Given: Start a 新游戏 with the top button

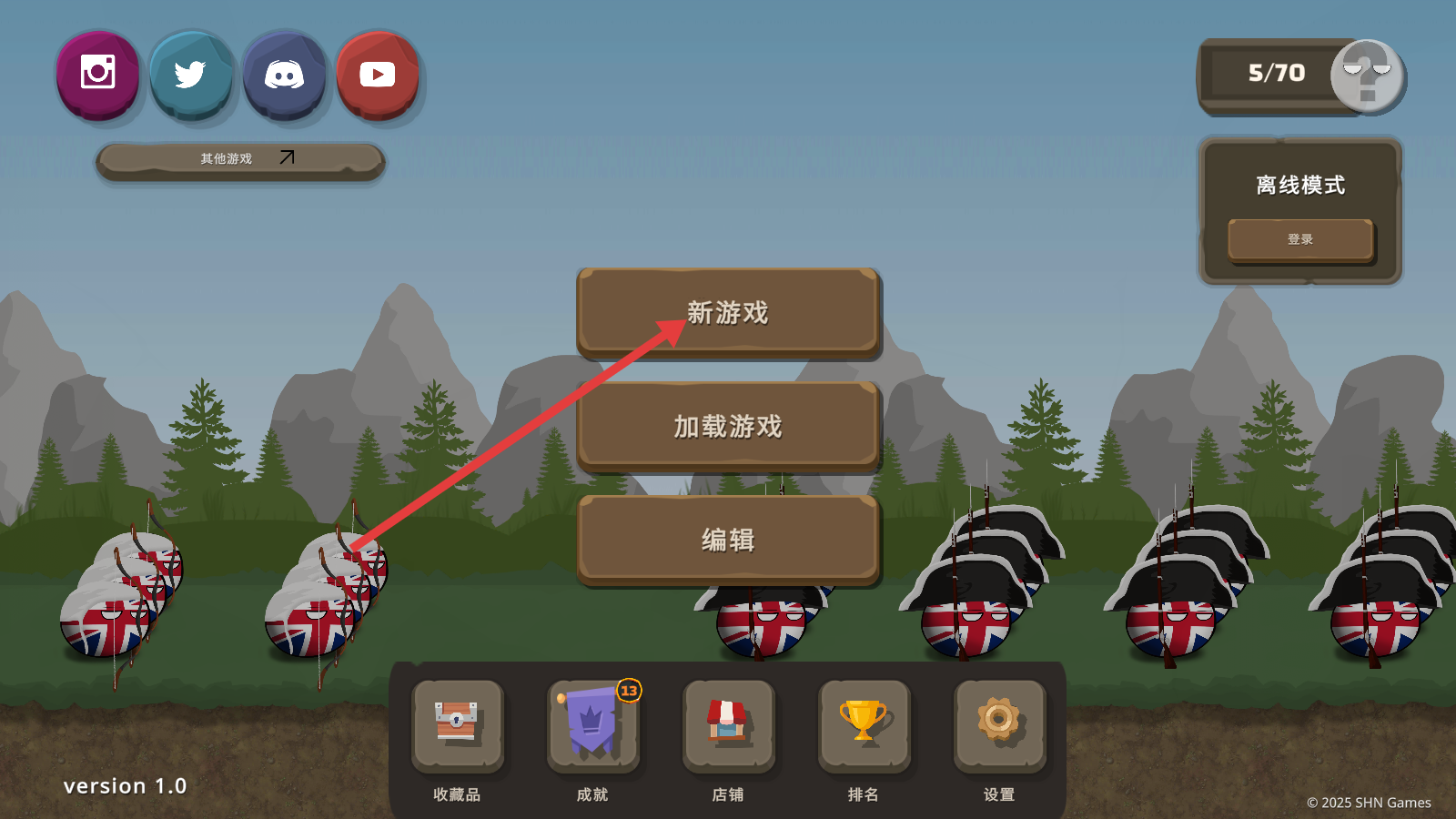Looking at the screenshot, I should click(728, 312).
